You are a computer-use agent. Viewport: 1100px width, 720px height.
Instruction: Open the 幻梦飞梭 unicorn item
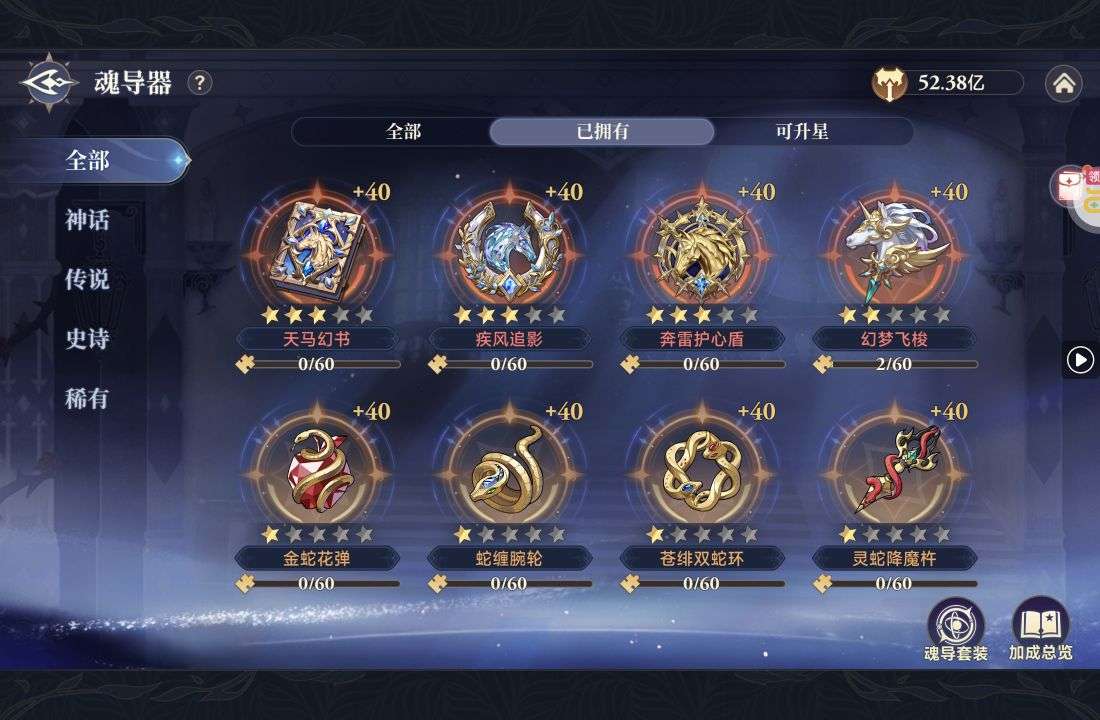[894, 246]
